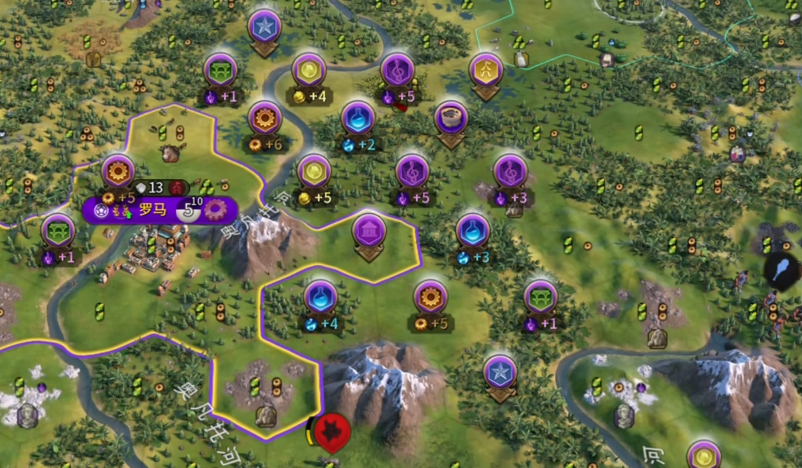Open the 罗马 city banner
This screenshot has width=802, height=468.
[x=152, y=210]
